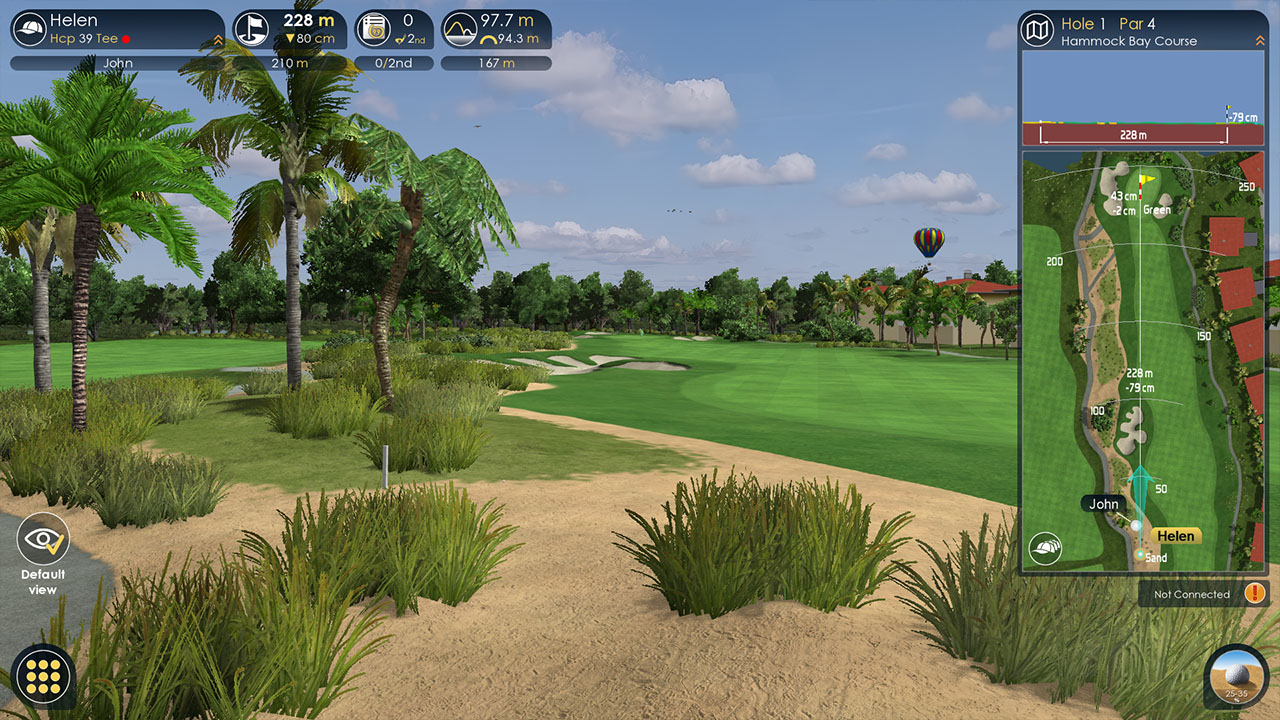This screenshot has width=1280, height=720.
Task: Click Helen's player cap icon
Action: point(31,29)
